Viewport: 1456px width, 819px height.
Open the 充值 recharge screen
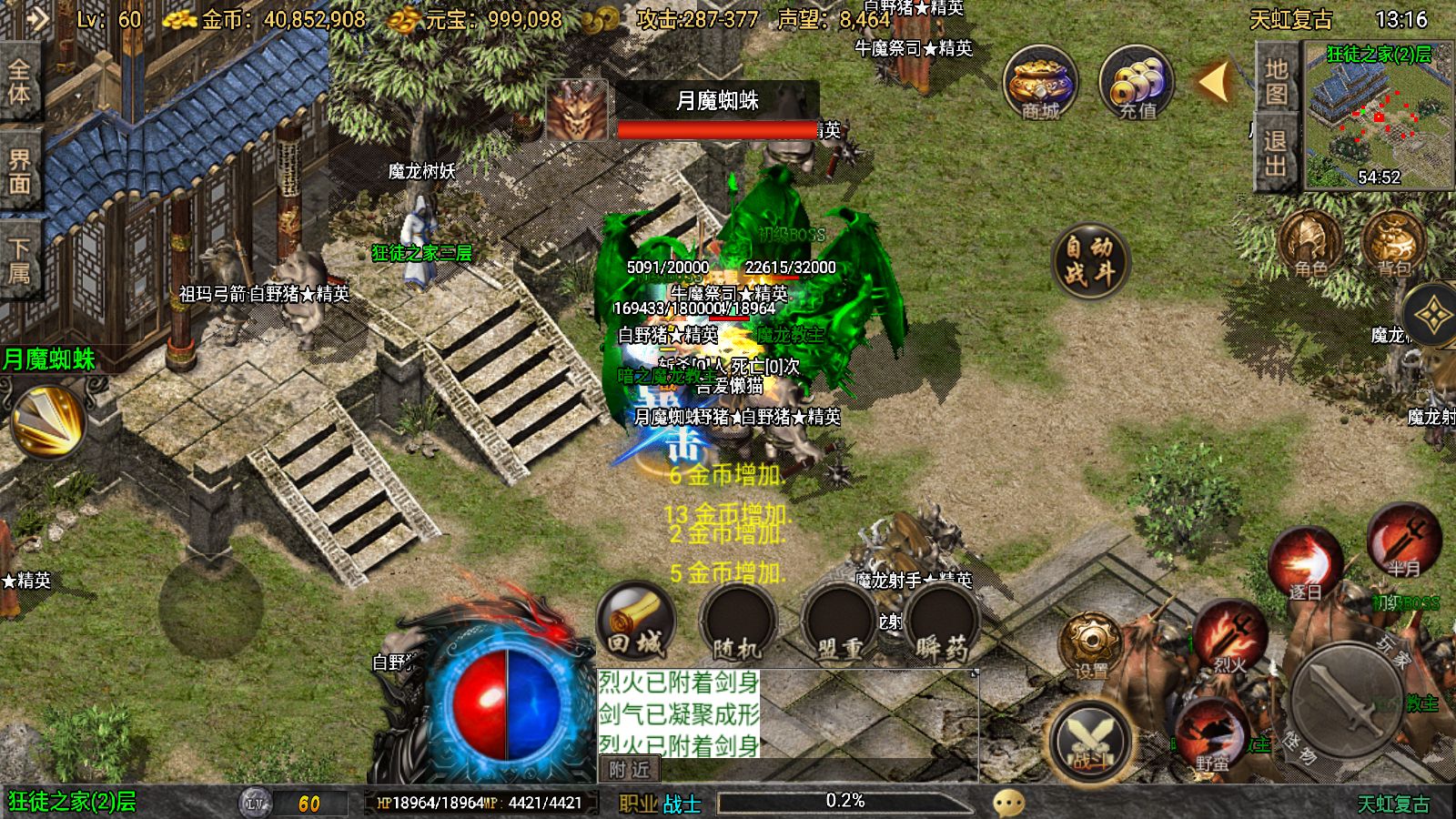click(1137, 84)
